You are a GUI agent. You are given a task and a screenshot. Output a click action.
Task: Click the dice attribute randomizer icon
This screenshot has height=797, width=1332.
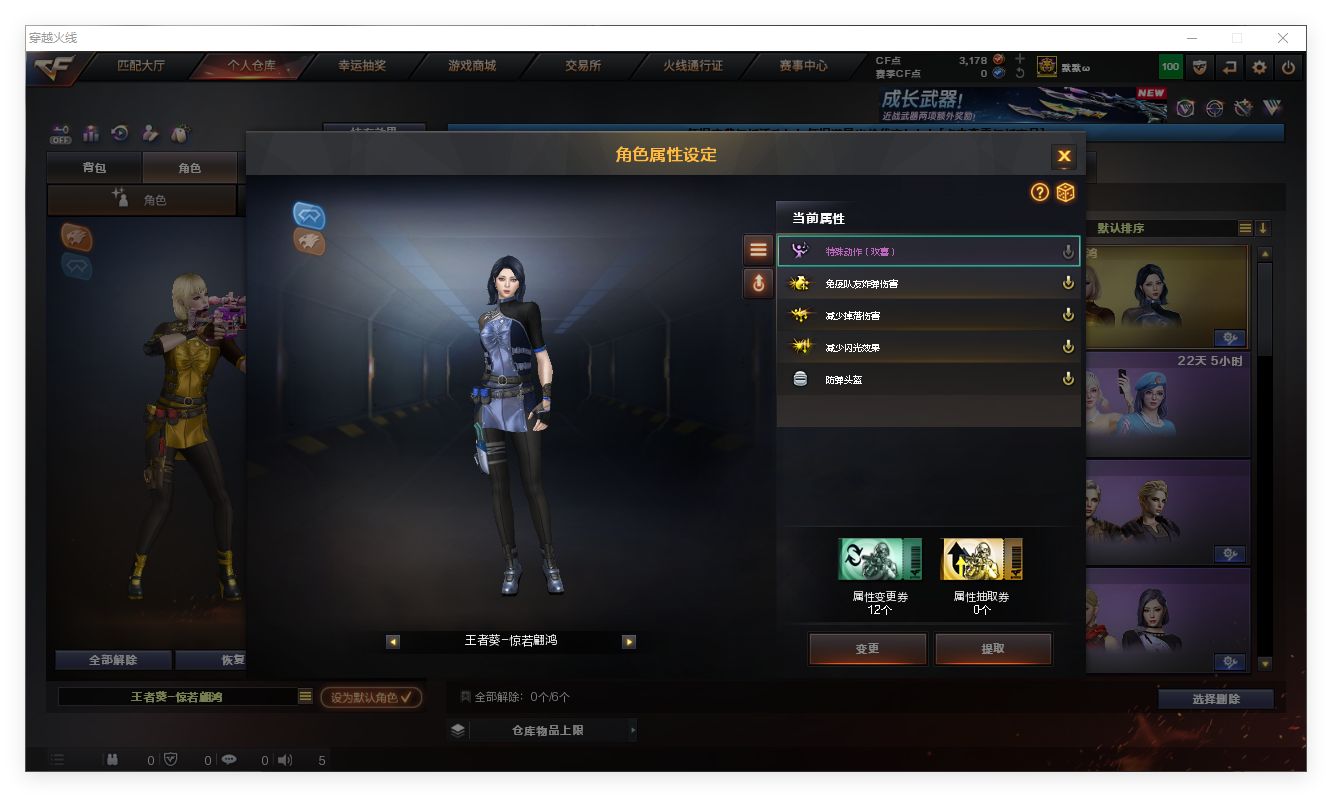coord(1065,192)
